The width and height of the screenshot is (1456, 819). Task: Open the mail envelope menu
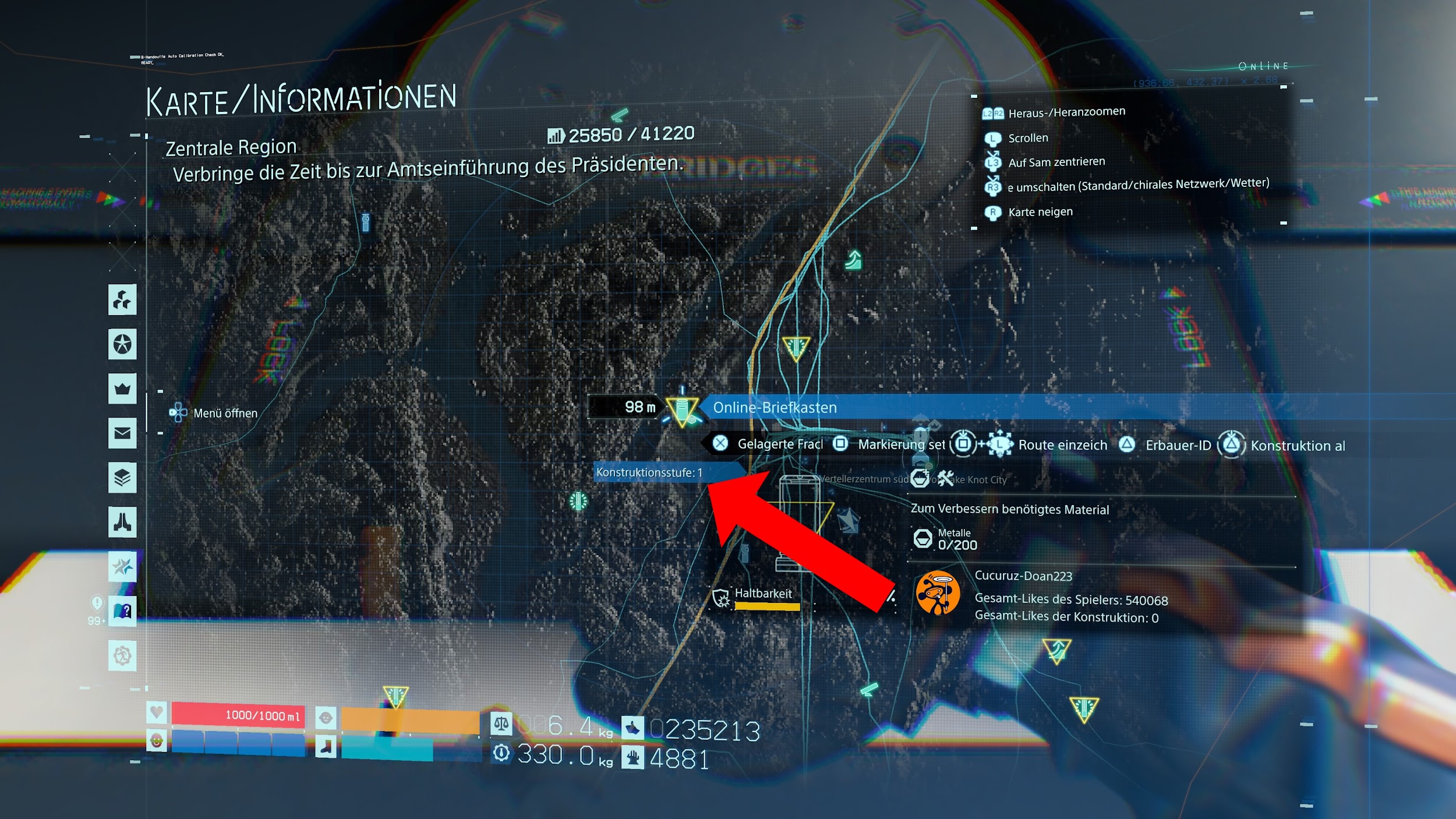(x=122, y=433)
